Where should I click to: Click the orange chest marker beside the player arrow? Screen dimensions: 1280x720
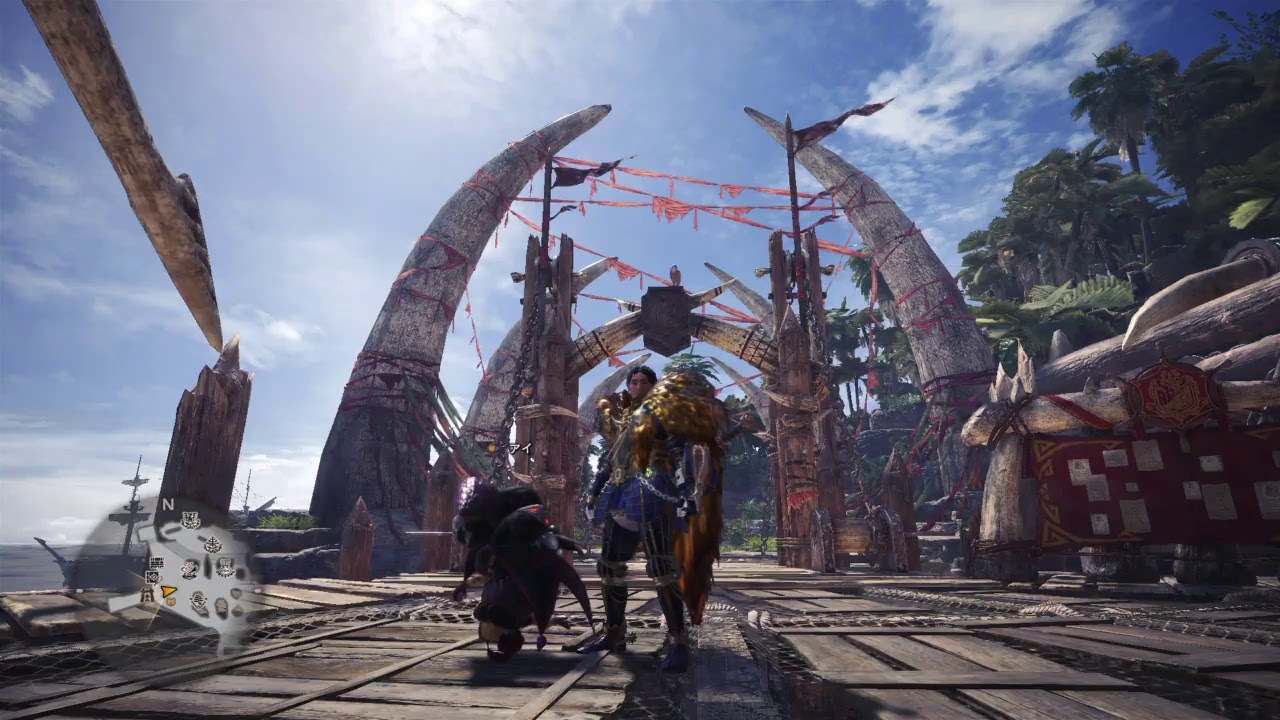(x=171, y=601)
